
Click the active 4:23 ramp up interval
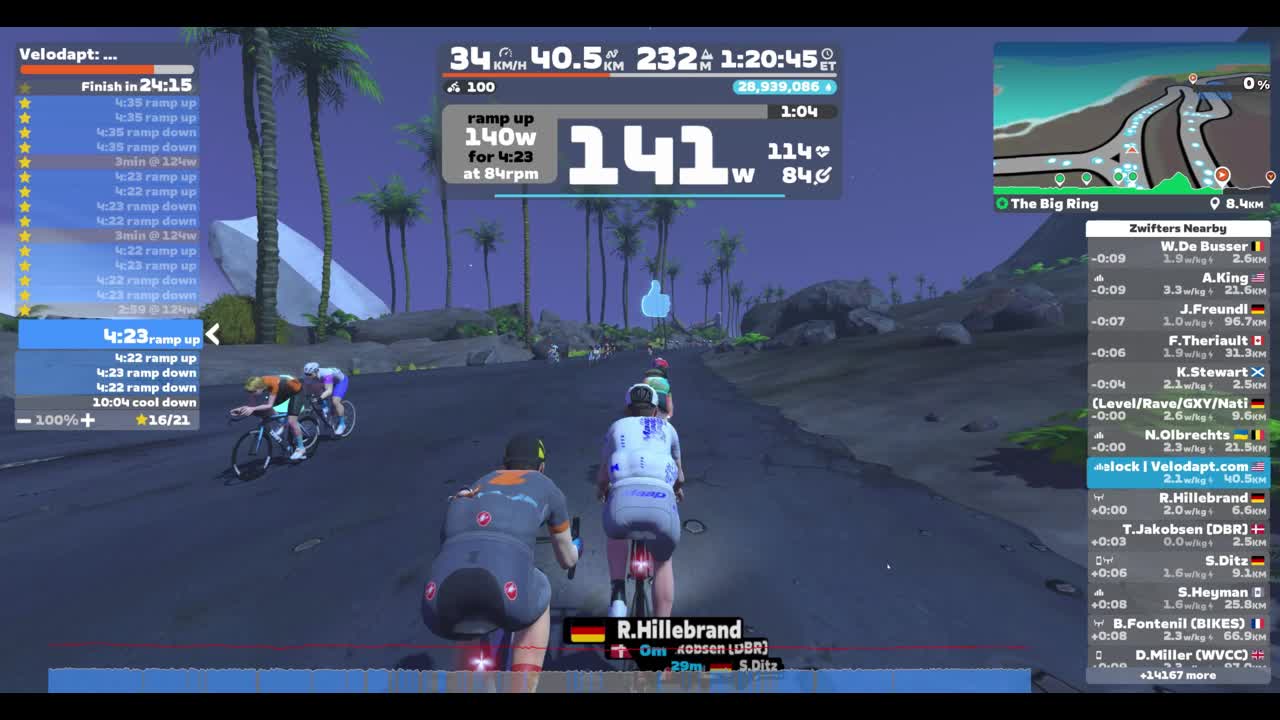[110, 336]
